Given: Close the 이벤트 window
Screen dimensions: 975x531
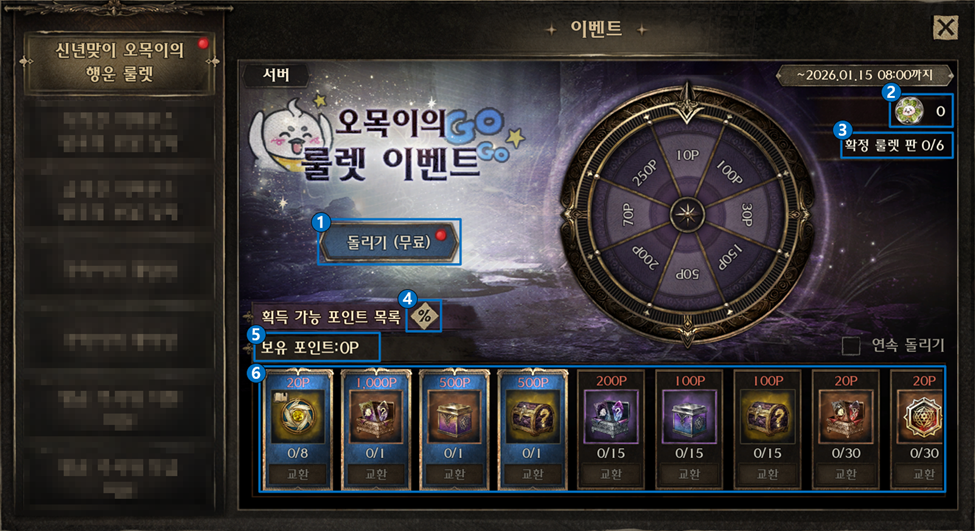Looking at the screenshot, I should [945, 28].
